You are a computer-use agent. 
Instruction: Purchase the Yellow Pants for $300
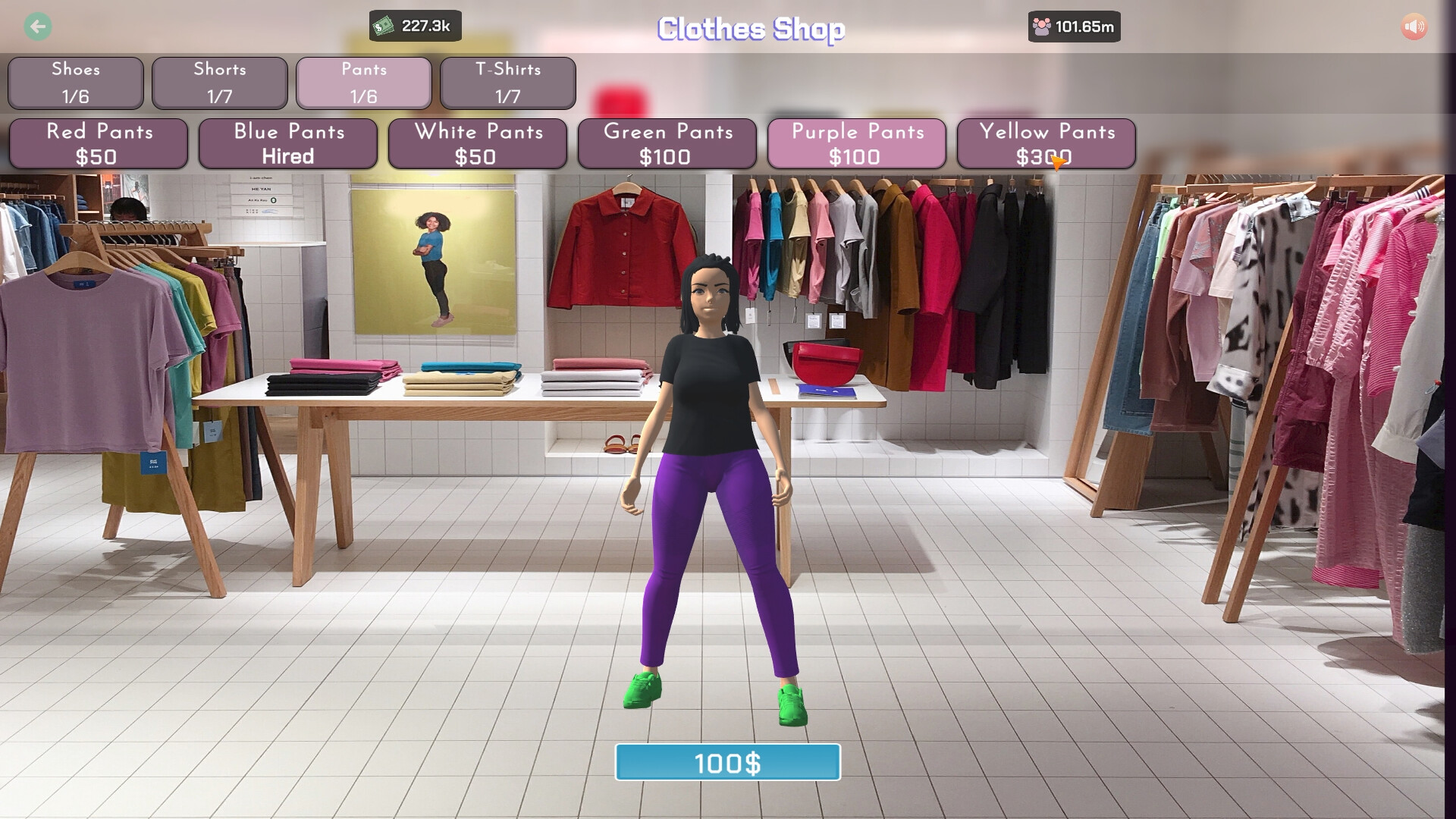[1046, 143]
